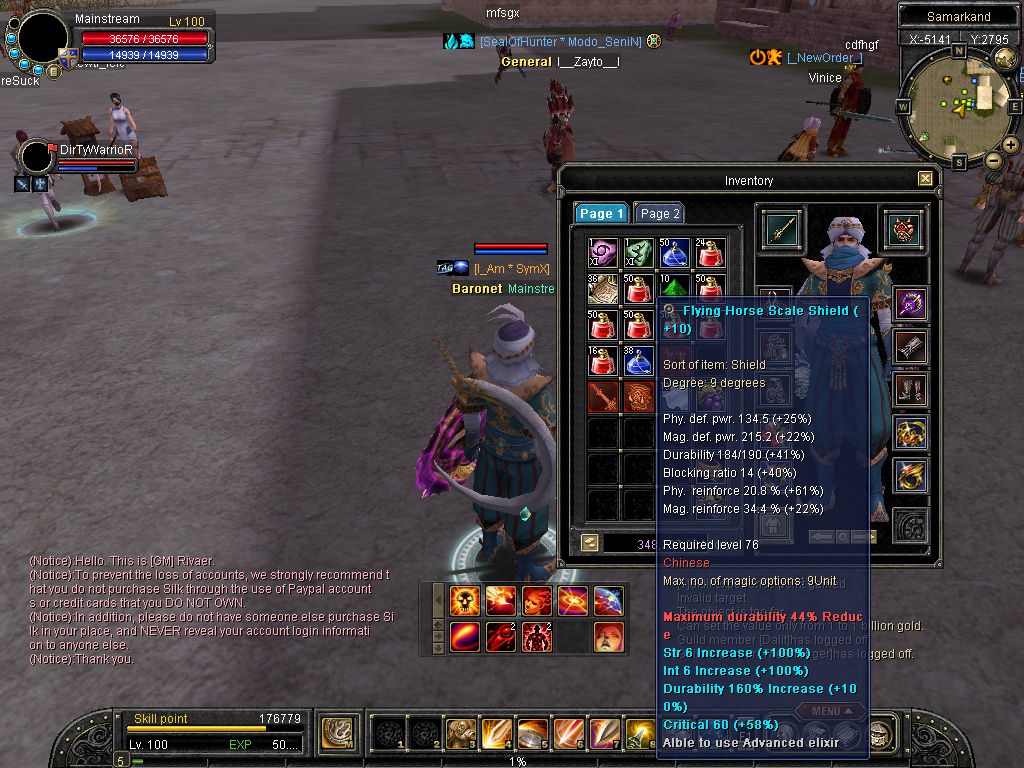Zoom out the minimap
The image size is (1024, 768).
point(994,160)
